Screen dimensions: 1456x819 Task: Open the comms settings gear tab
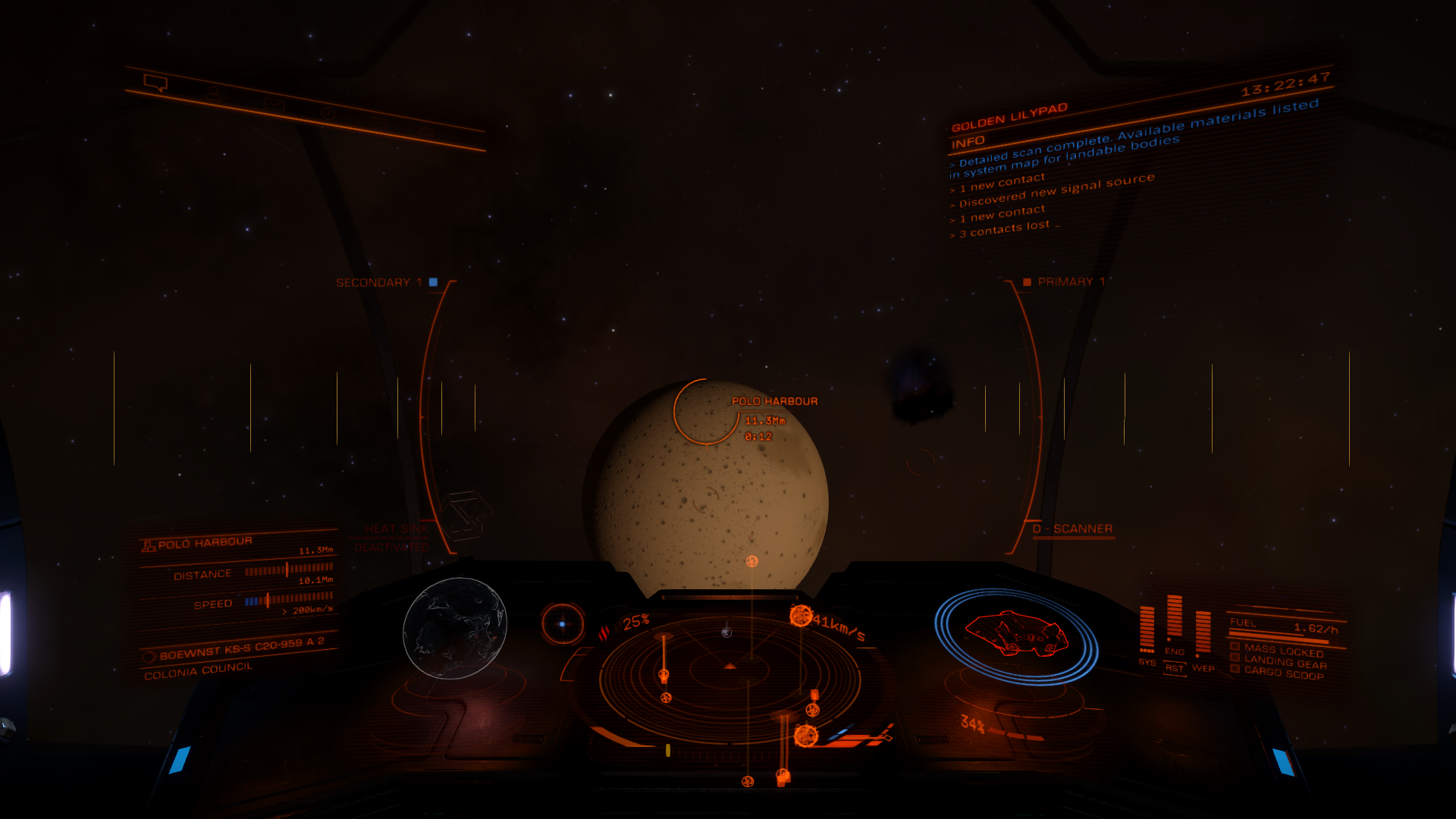(x=426, y=132)
